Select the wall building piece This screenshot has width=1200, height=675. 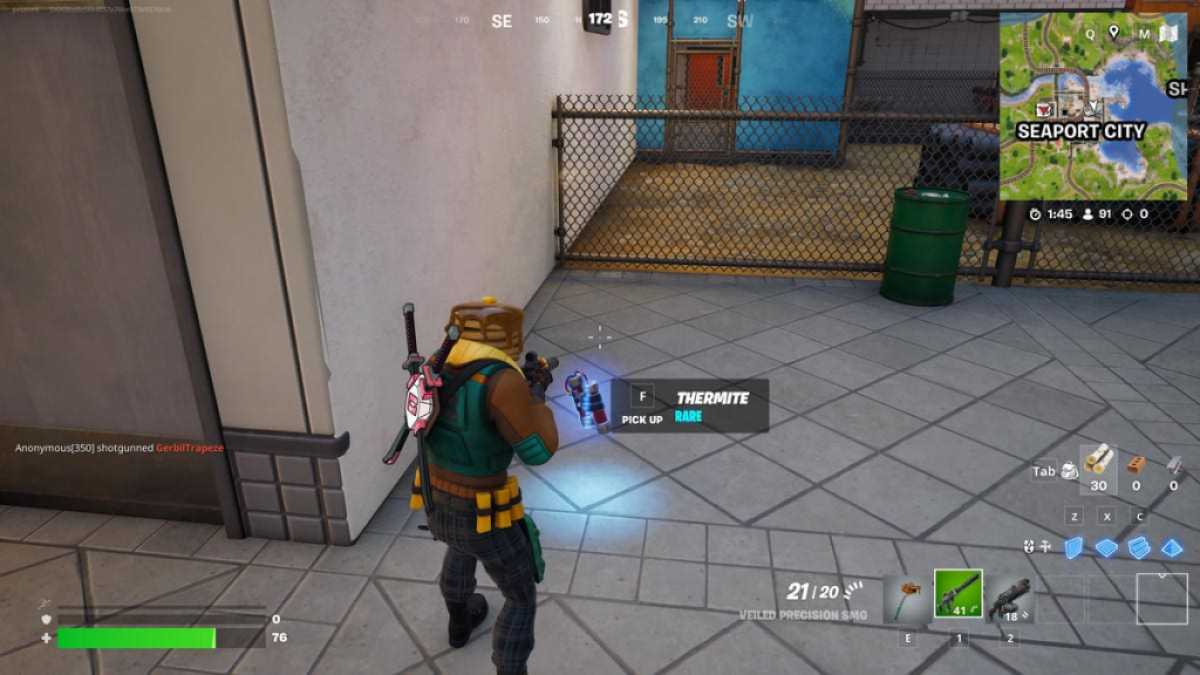(x=1073, y=547)
